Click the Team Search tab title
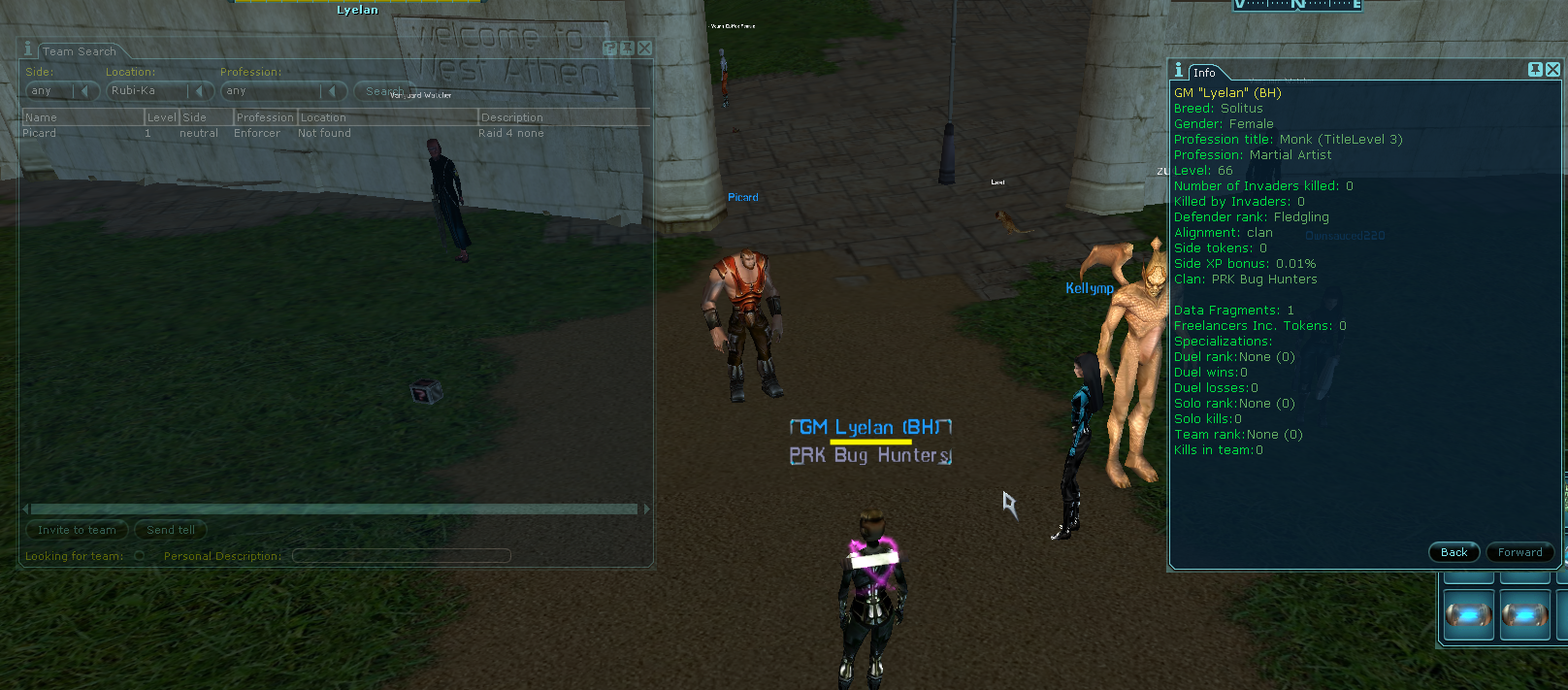The height and width of the screenshot is (690, 1568). tap(79, 51)
